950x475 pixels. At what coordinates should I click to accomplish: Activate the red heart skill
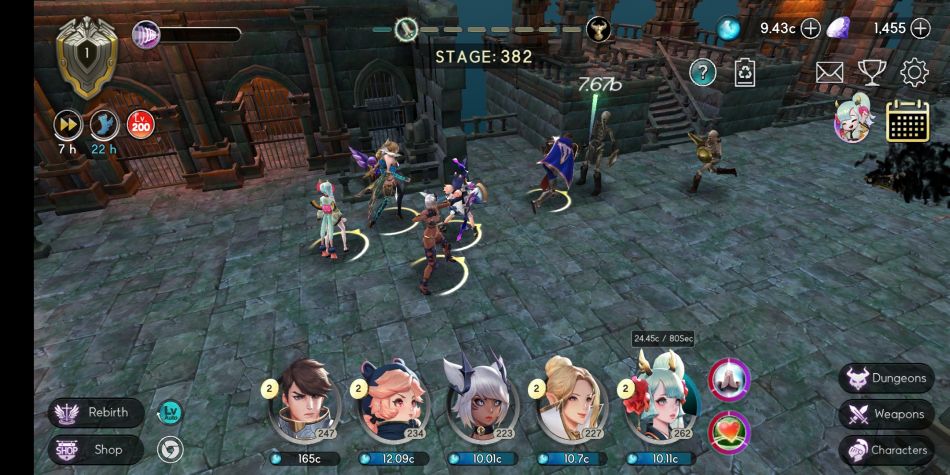730,431
